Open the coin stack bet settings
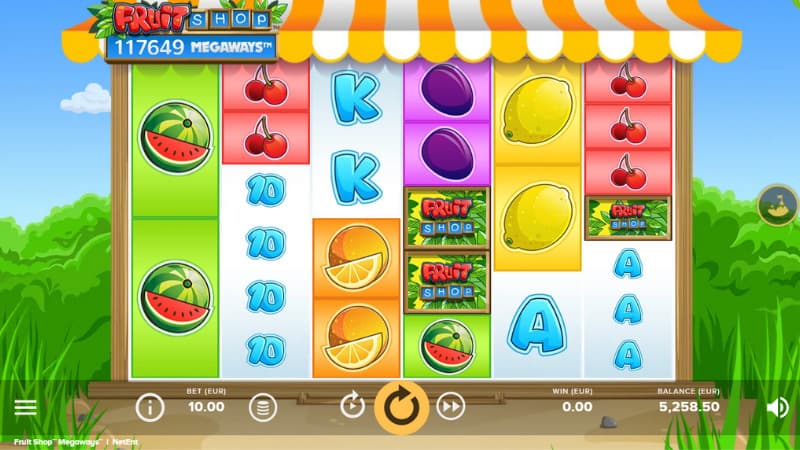The height and width of the screenshot is (450, 800). (262, 407)
